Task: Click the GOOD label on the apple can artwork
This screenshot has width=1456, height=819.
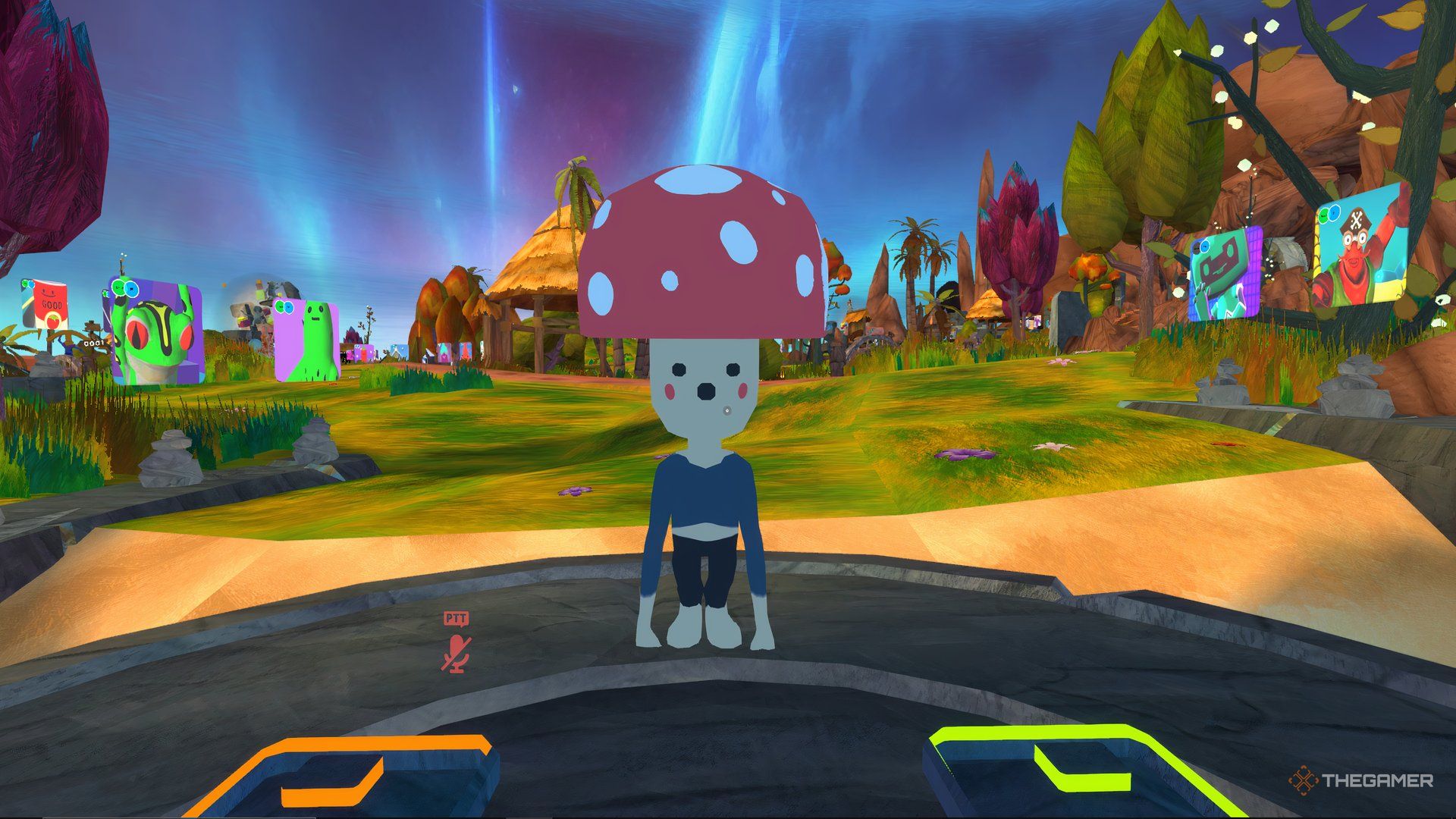Action: point(52,304)
